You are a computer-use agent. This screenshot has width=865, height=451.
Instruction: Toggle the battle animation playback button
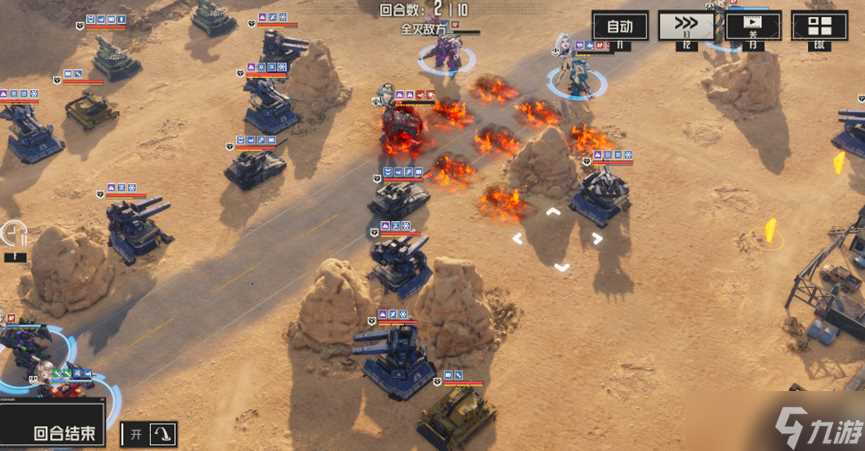[753, 25]
